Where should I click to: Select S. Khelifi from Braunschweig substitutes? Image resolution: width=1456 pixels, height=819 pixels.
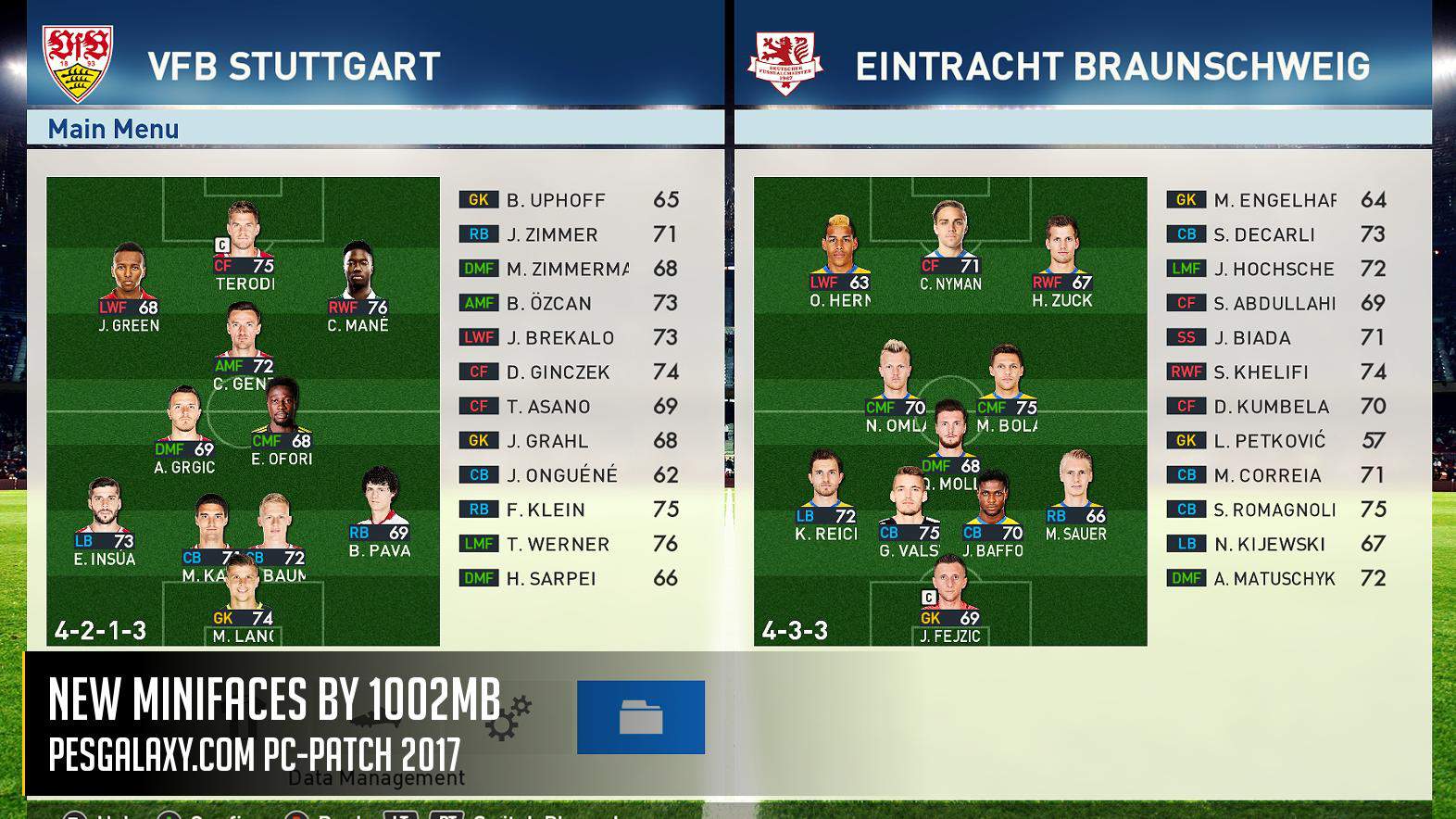[x=1276, y=372]
